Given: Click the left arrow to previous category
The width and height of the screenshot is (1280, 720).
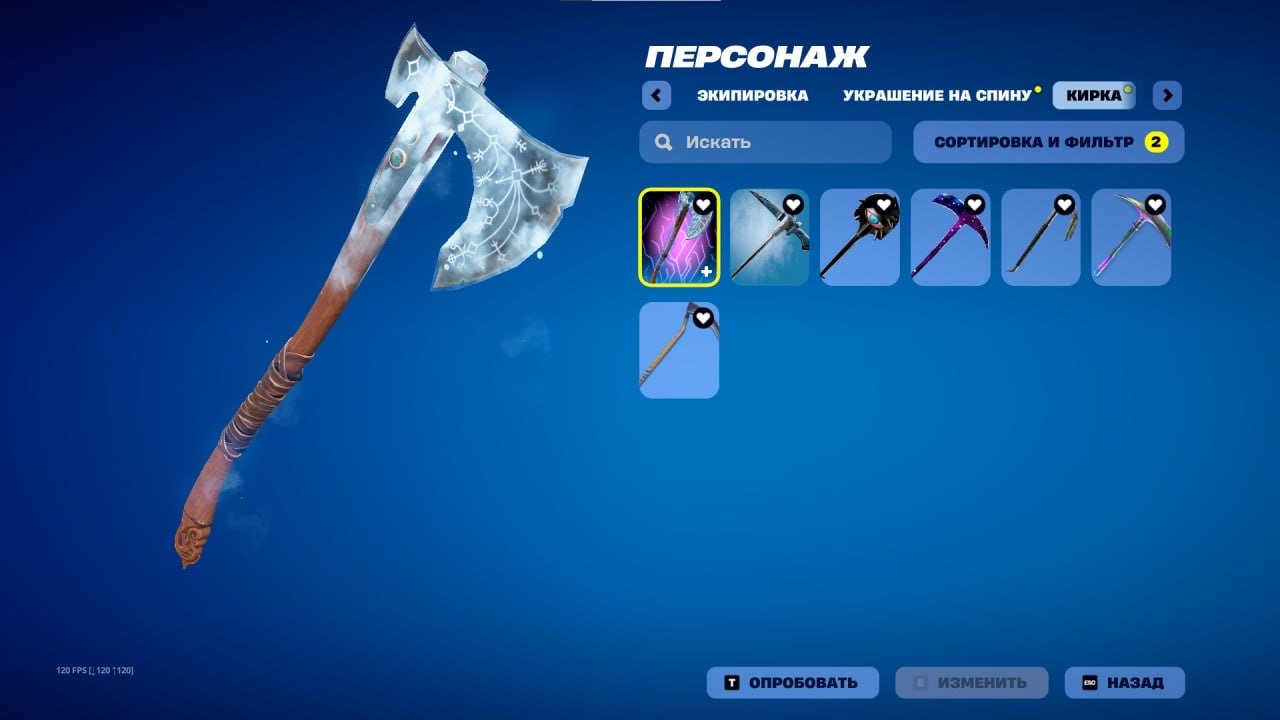Looking at the screenshot, I should point(655,94).
